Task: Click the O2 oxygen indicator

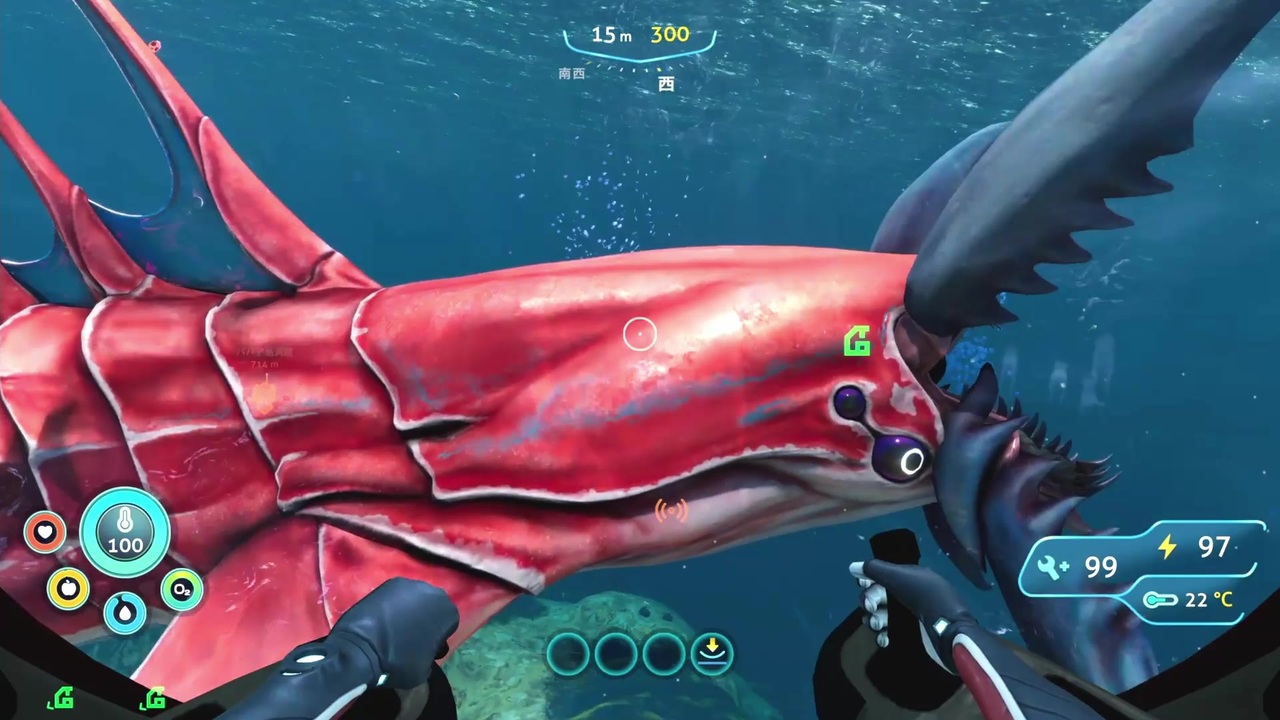Action: [181, 590]
